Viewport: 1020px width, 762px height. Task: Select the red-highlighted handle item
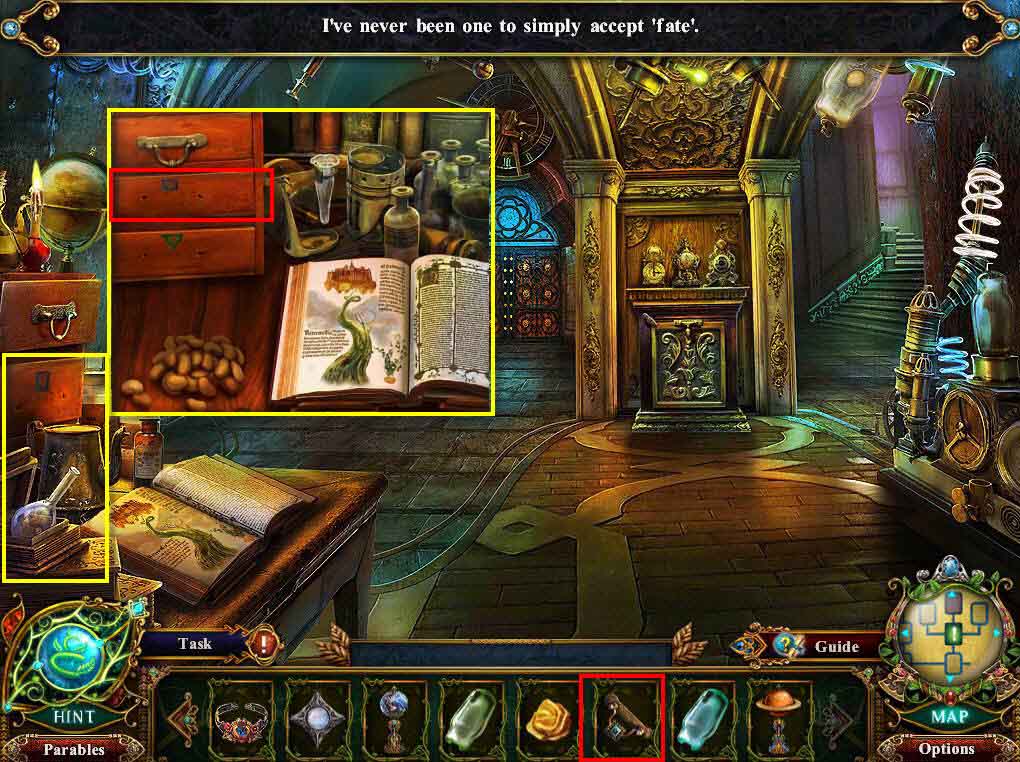pos(621,717)
